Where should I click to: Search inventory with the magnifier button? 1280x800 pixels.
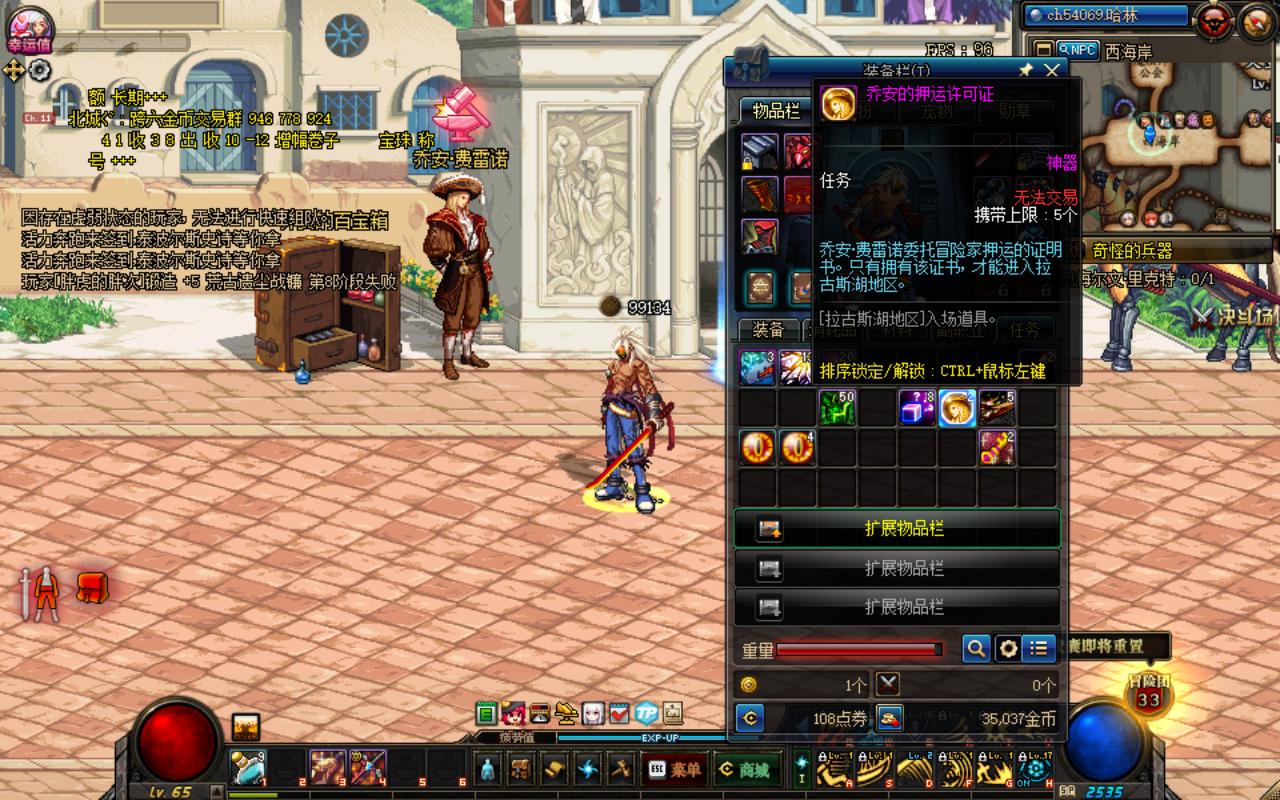976,649
